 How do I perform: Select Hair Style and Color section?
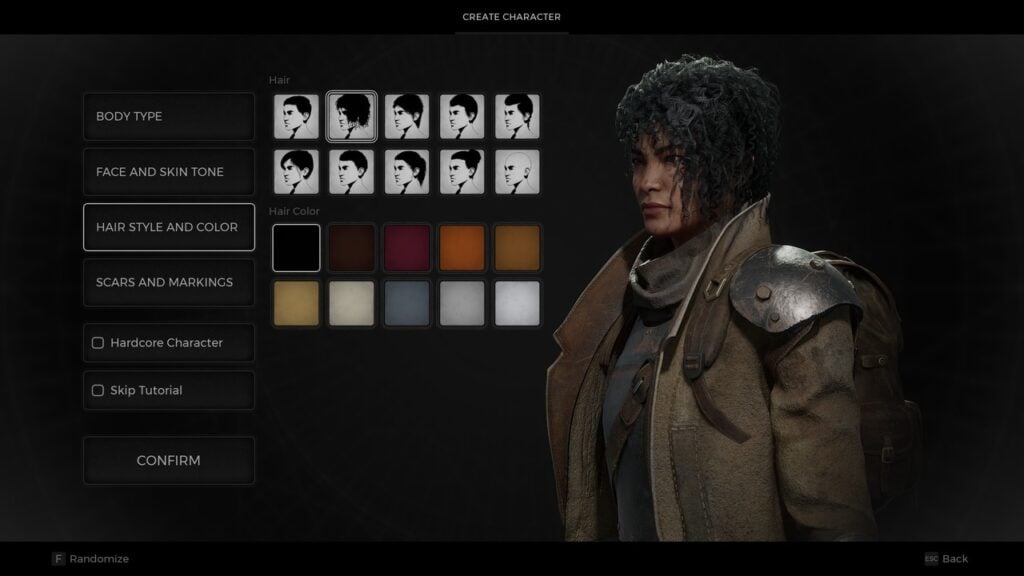(168, 227)
